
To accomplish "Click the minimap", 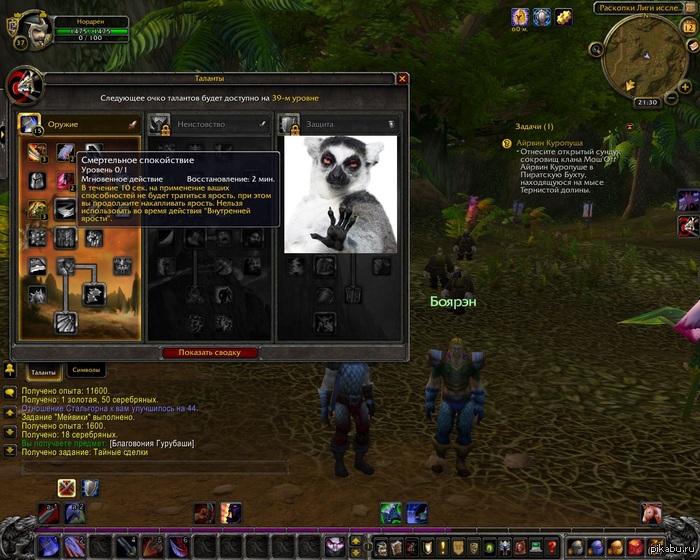I will pyautogui.click(x=646, y=55).
